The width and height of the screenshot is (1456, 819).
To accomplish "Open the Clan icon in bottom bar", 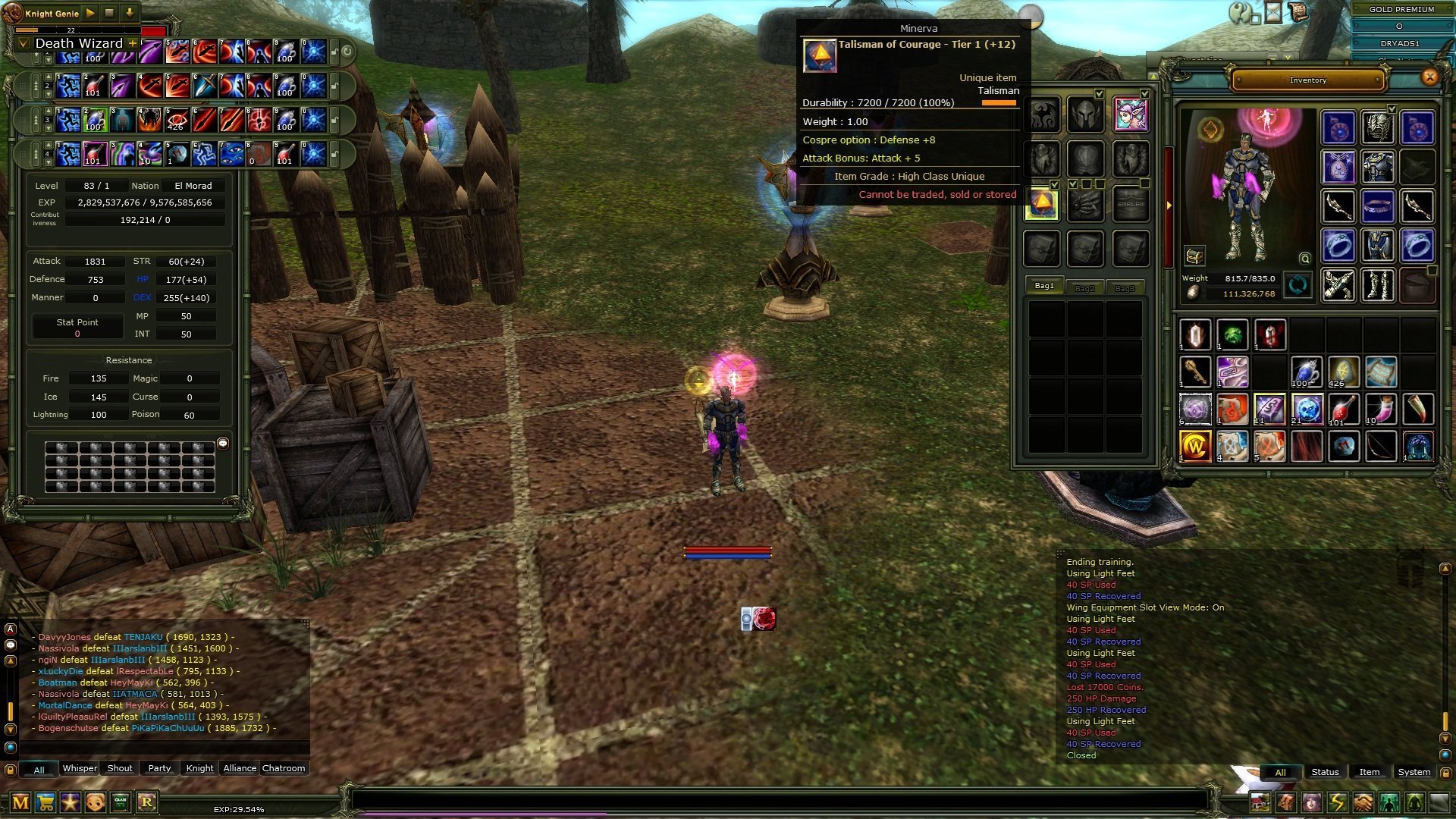I will (121, 802).
